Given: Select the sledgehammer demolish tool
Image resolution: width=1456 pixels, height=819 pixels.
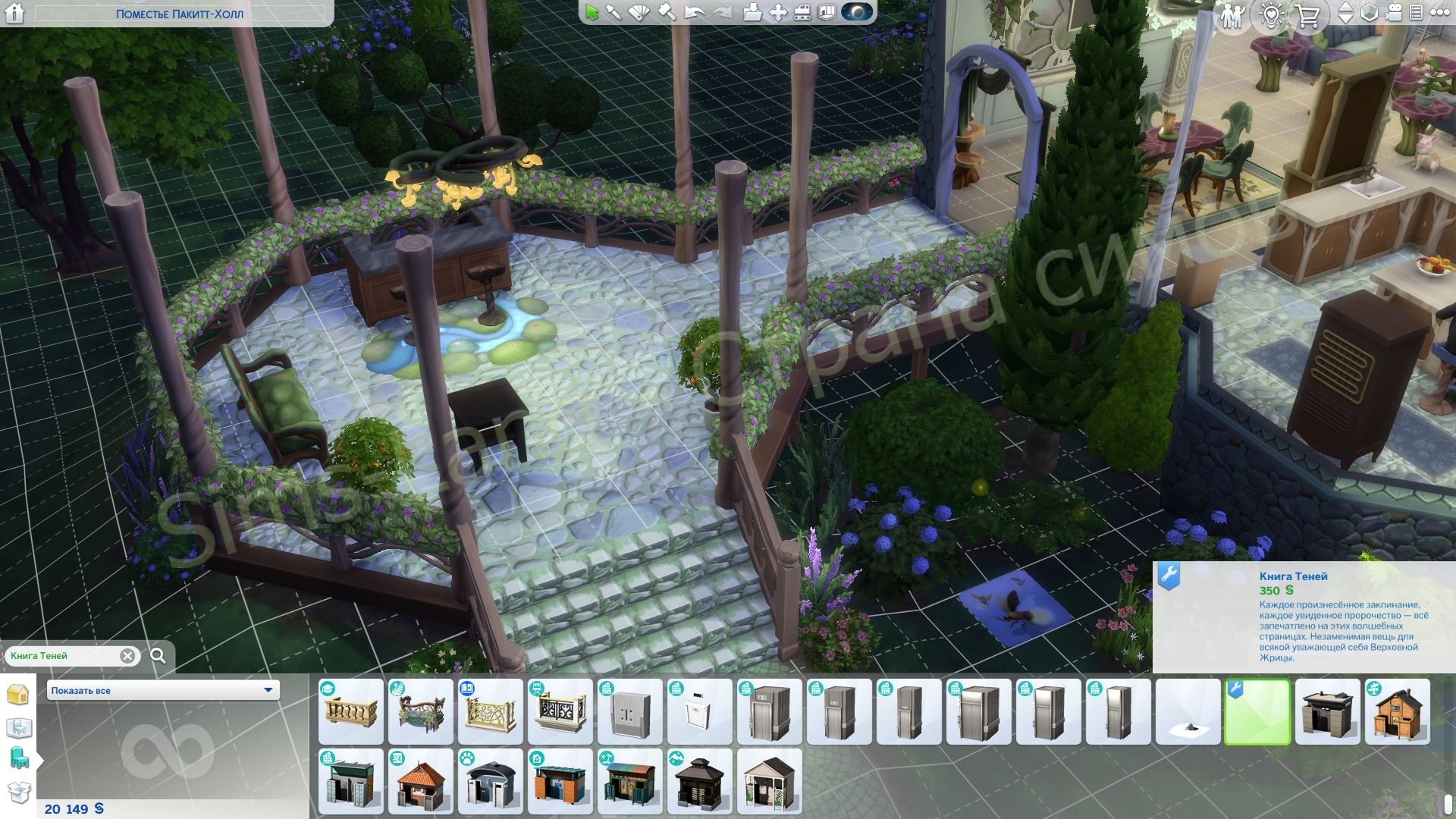Looking at the screenshot, I should pos(666,13).
